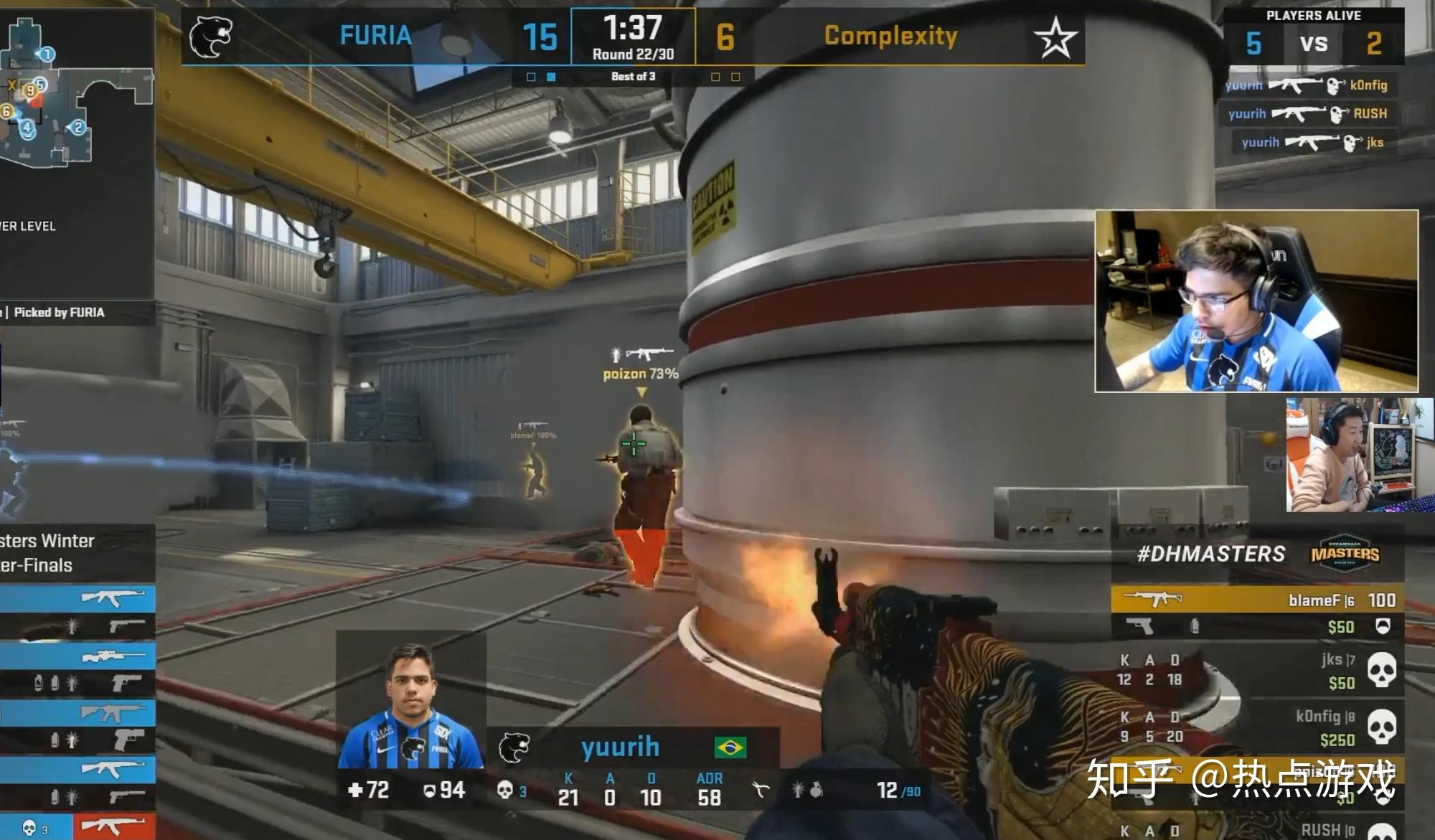Screen dimensions: 1435x840
Task: Click the Brazil flag beside yuurih
Action: pos(730,747)
